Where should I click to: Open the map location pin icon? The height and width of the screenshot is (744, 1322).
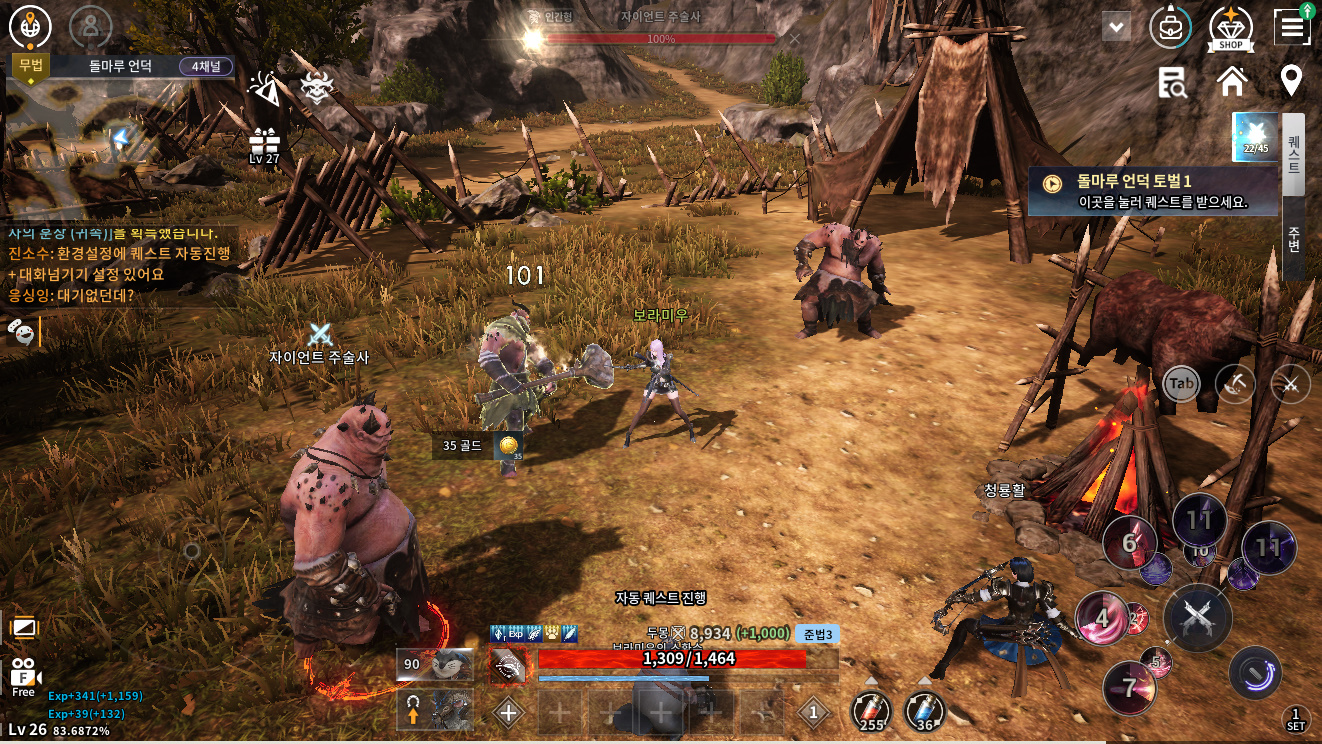click(x=1291, y=81)
